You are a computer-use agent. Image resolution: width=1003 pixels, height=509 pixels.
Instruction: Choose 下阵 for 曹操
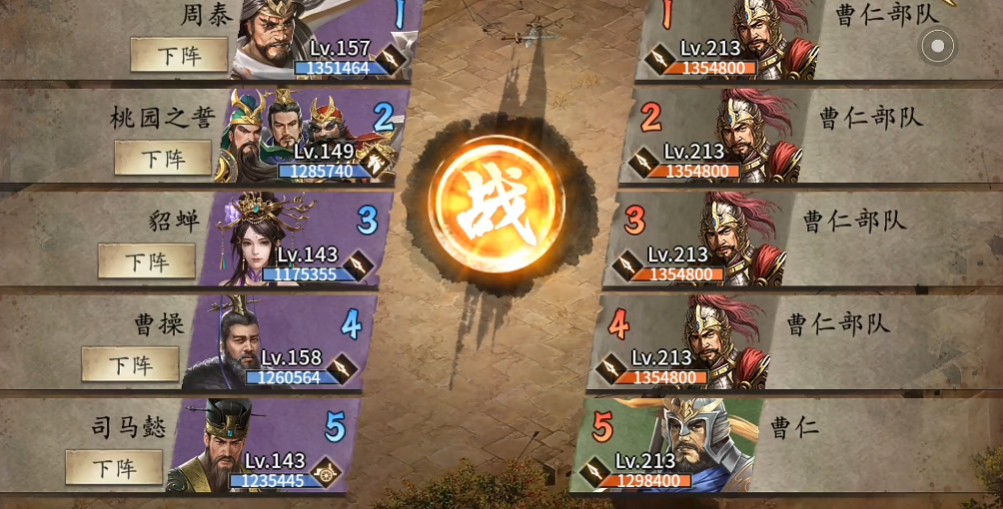click(x=130, y=365)
